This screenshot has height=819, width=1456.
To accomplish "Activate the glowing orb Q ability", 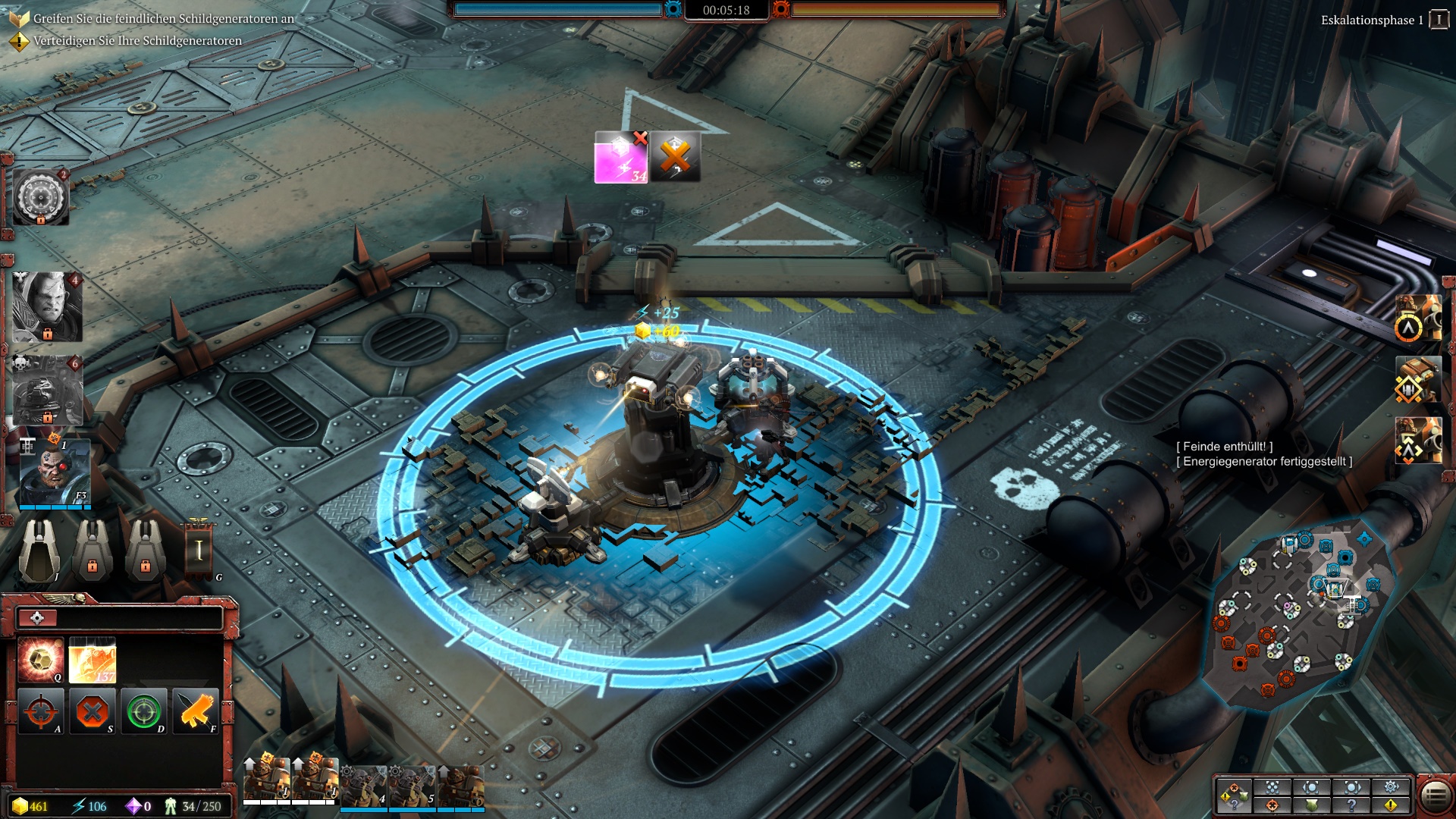I will 41,660.
